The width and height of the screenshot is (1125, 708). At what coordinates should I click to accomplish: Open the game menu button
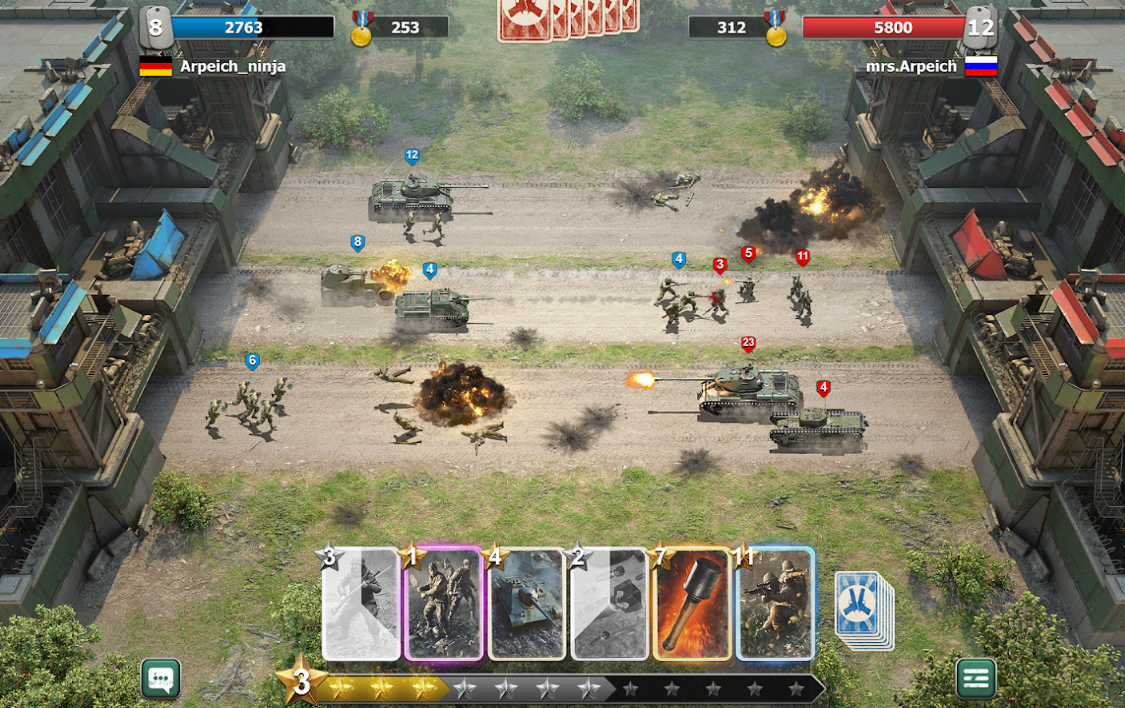[975, 678]
